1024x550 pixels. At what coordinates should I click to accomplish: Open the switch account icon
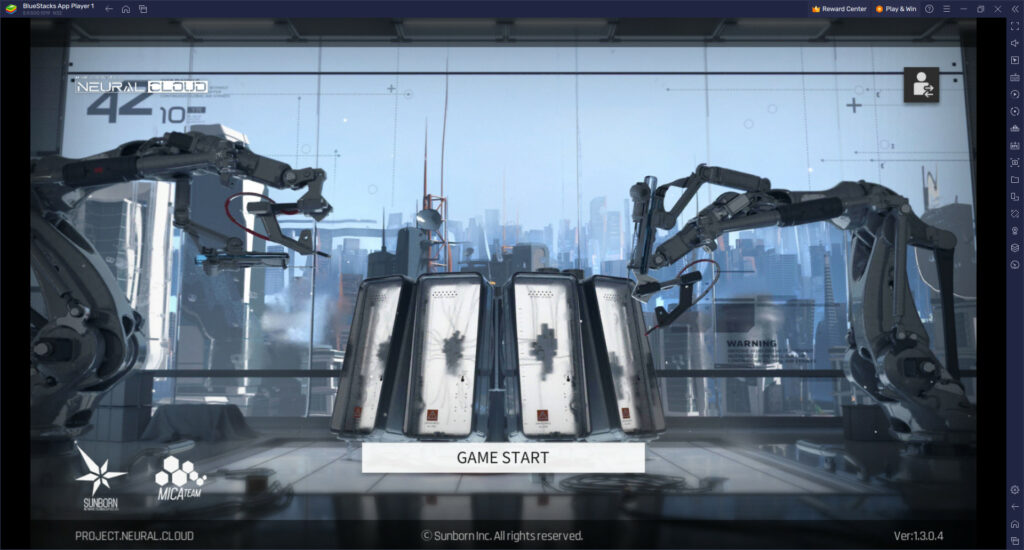click(x=920, y=86)
